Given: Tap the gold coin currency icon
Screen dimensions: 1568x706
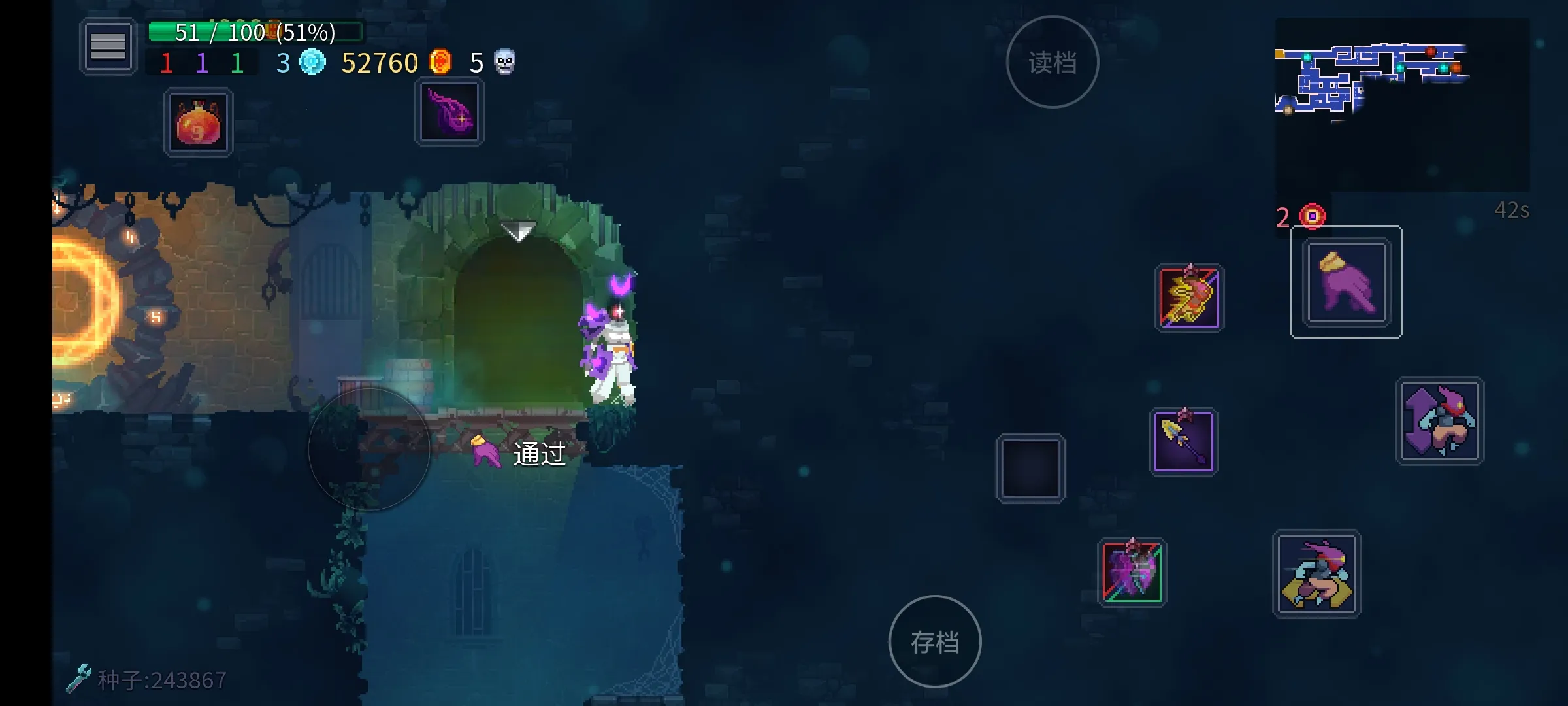Looking at the screenshot, I should pos(442,63).
